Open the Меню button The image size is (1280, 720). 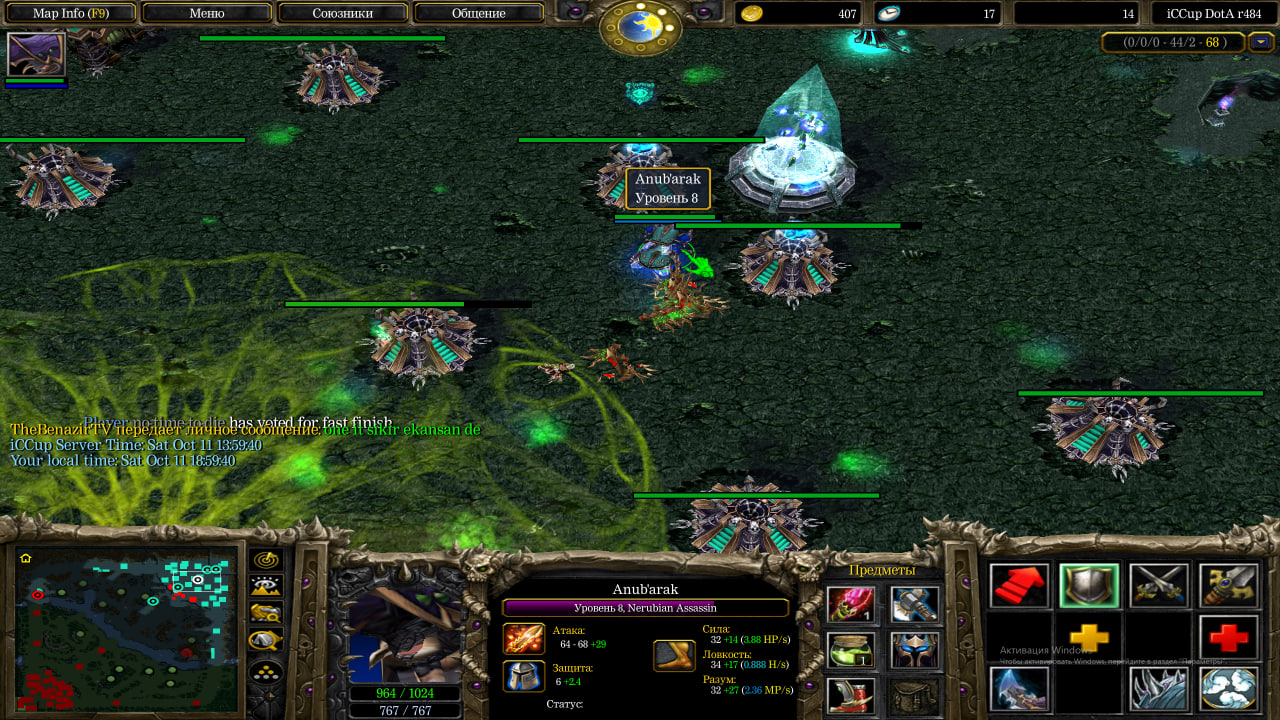click(206, 13)
